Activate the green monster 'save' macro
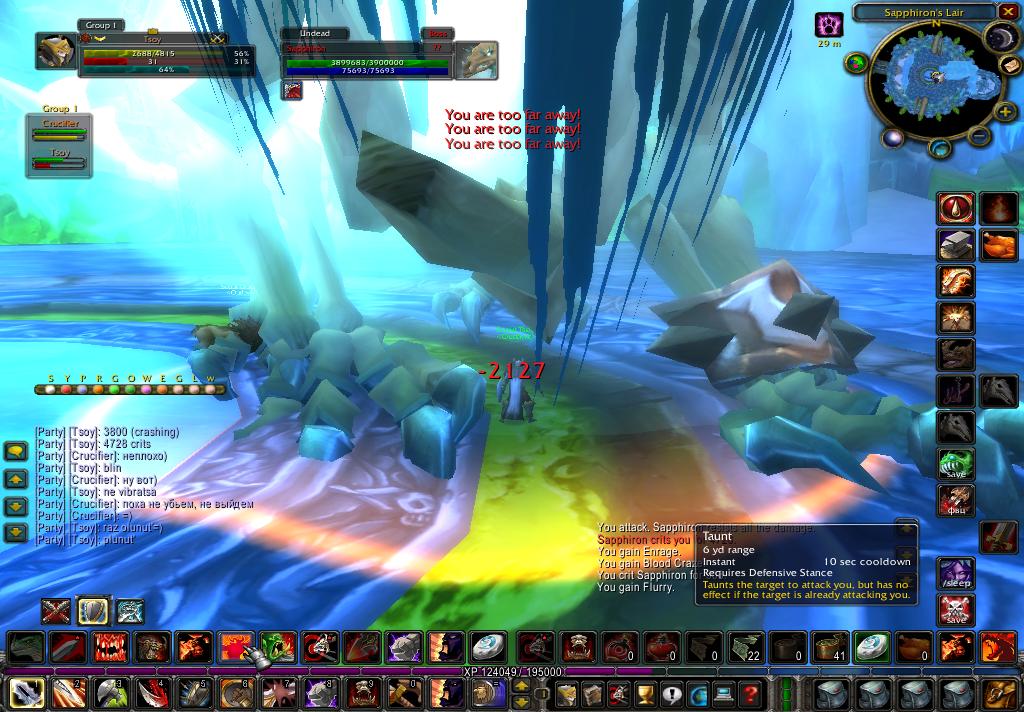Screen dimensions: 1024x712 pyautogui.click(x=956, y=464)
